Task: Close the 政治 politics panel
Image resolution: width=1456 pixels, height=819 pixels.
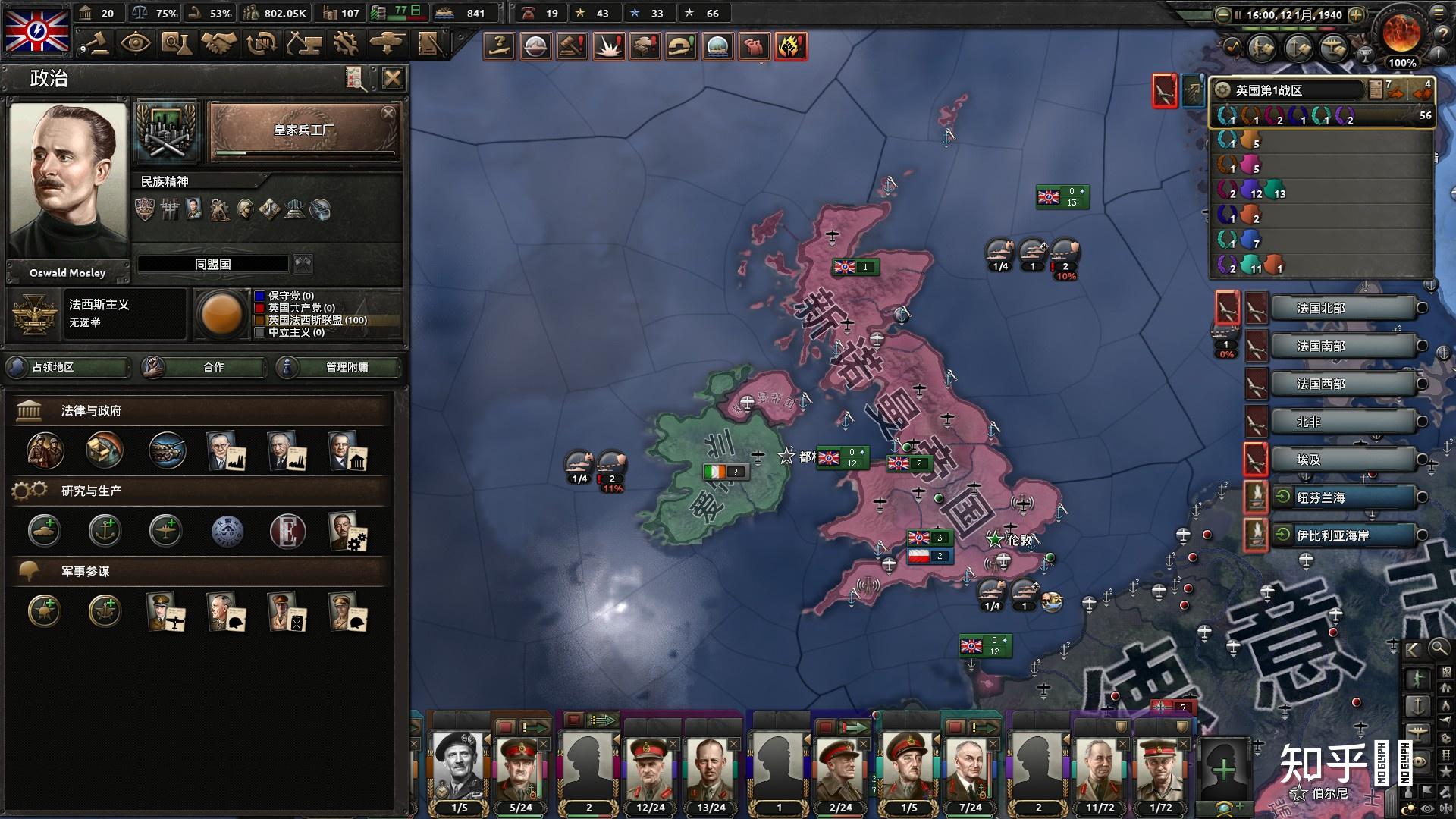Action: (392, 78)
